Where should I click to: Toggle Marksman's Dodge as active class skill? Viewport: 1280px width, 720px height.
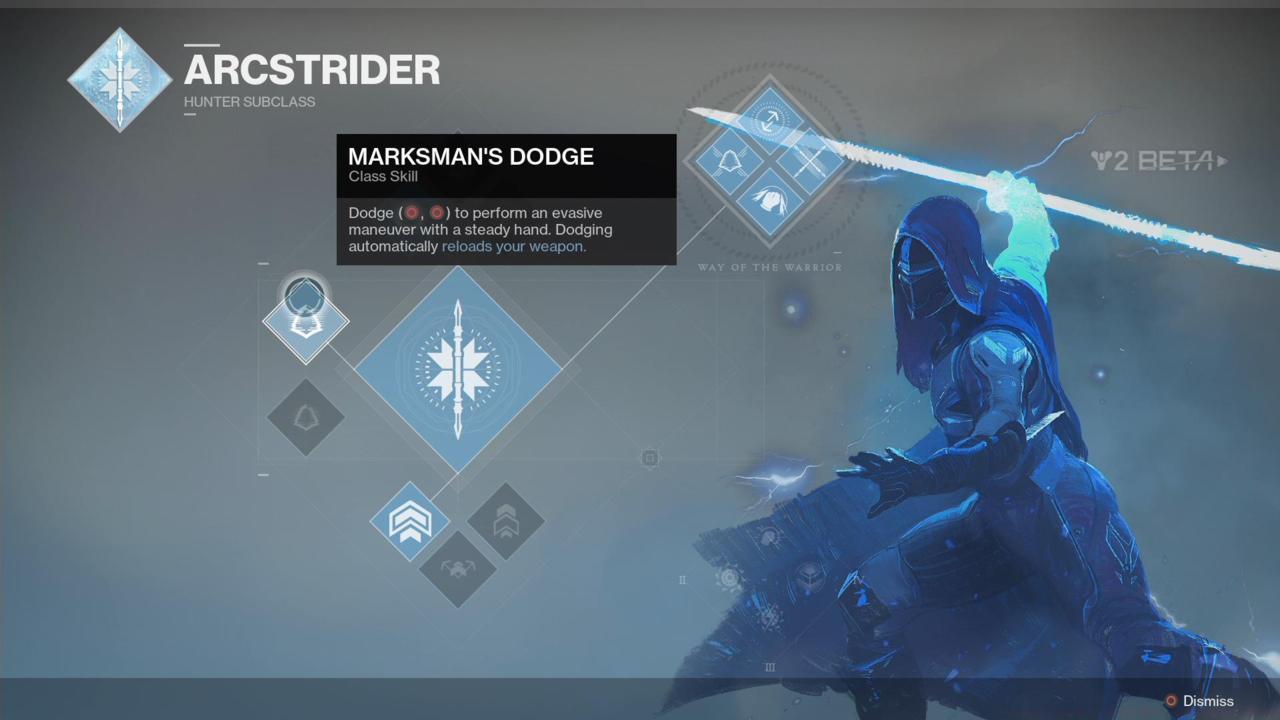(305, 318)
